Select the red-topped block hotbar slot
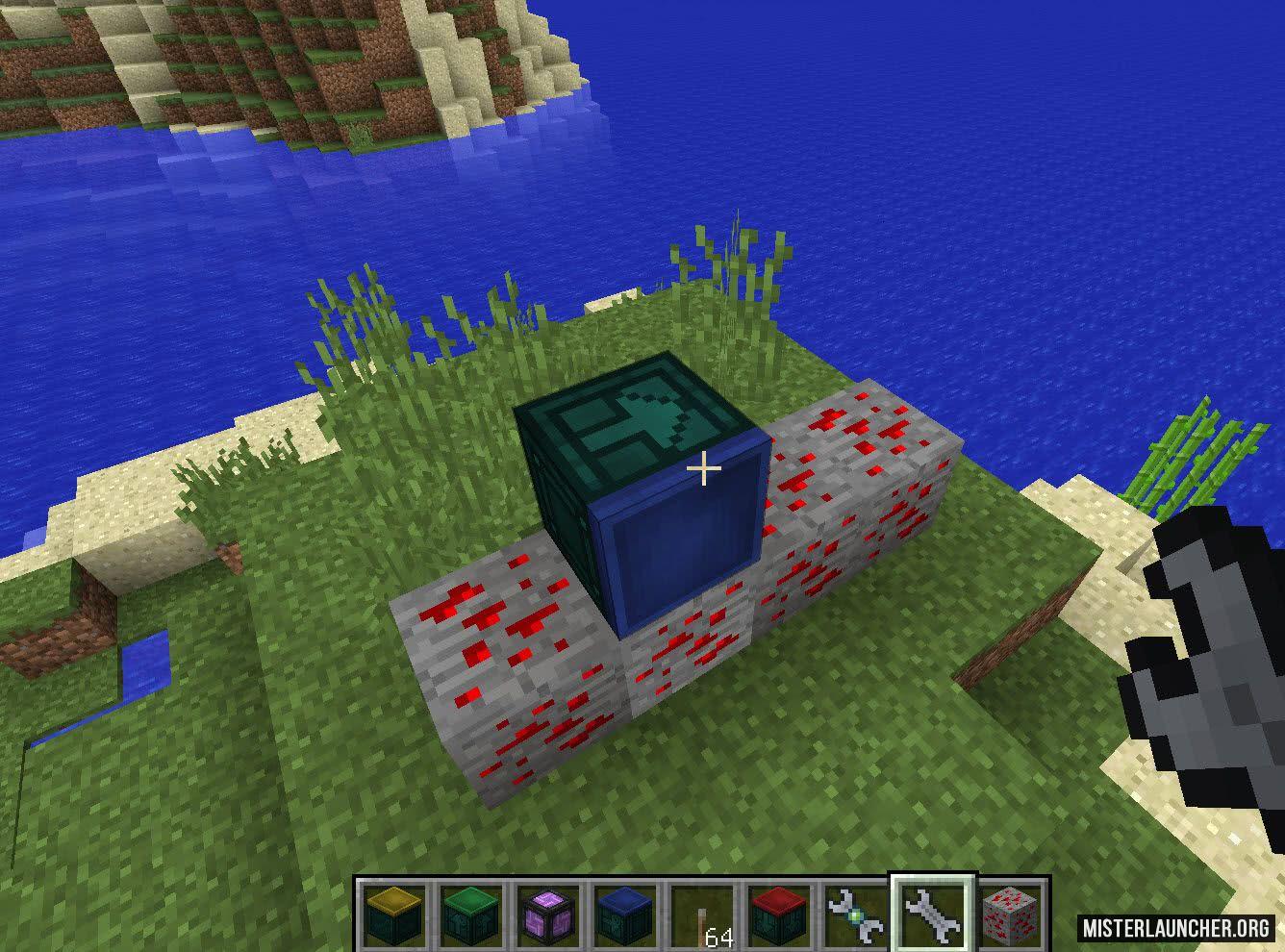The height and width of the screenshot is (952, 1285). point(779,914)
